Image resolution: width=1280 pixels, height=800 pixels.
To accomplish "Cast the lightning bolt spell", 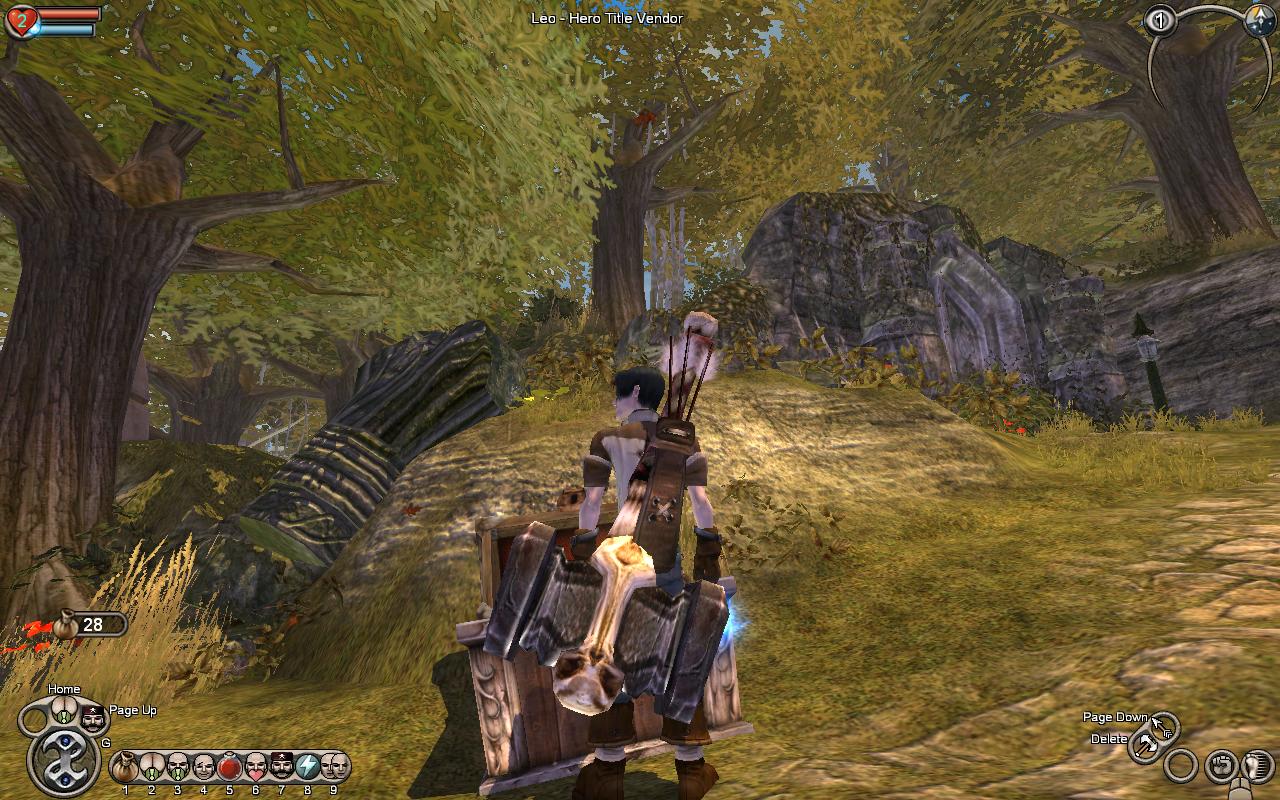I will (307, 768).
